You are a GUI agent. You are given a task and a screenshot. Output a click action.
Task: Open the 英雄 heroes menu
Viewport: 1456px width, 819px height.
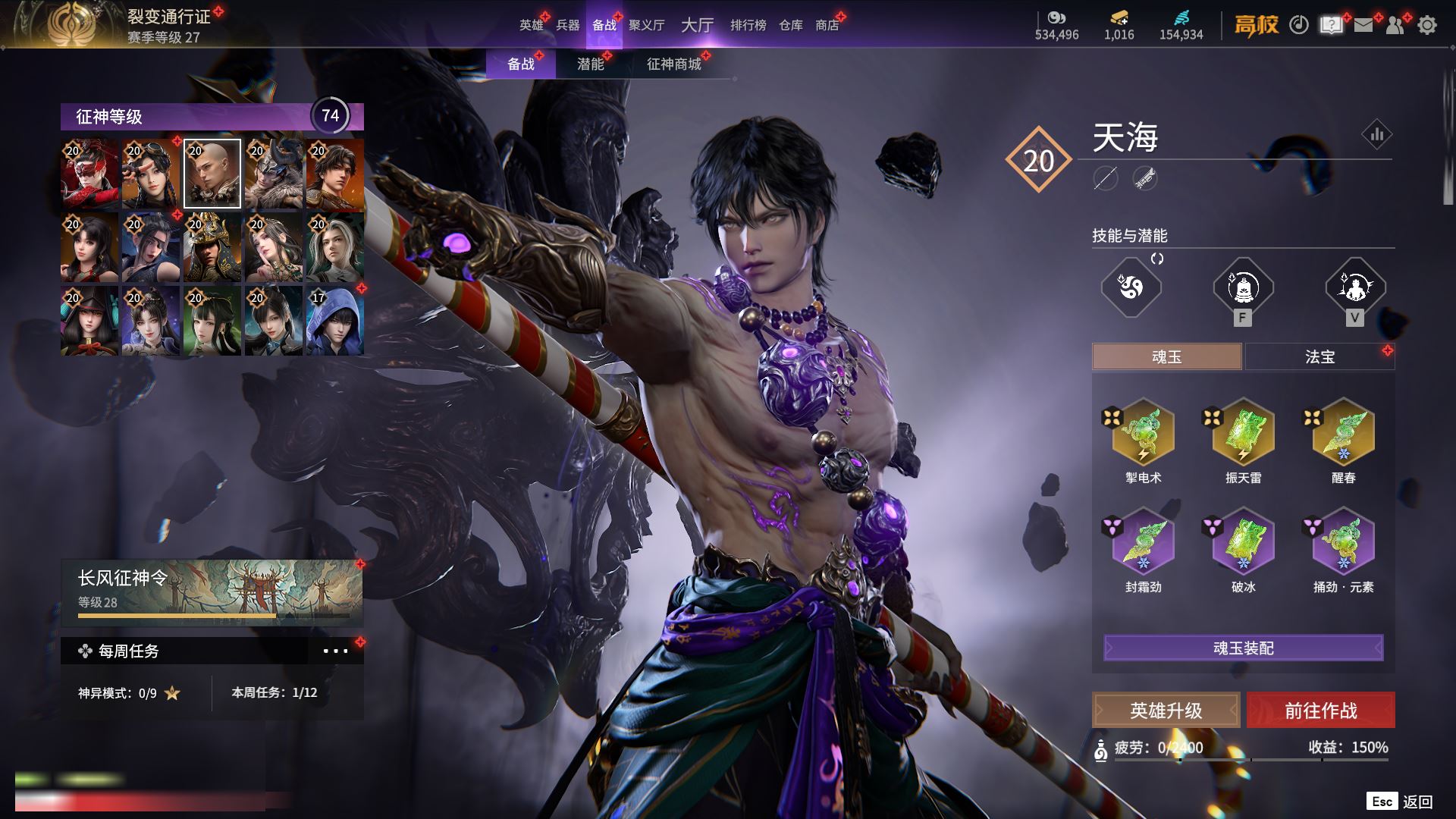[531, 25]
